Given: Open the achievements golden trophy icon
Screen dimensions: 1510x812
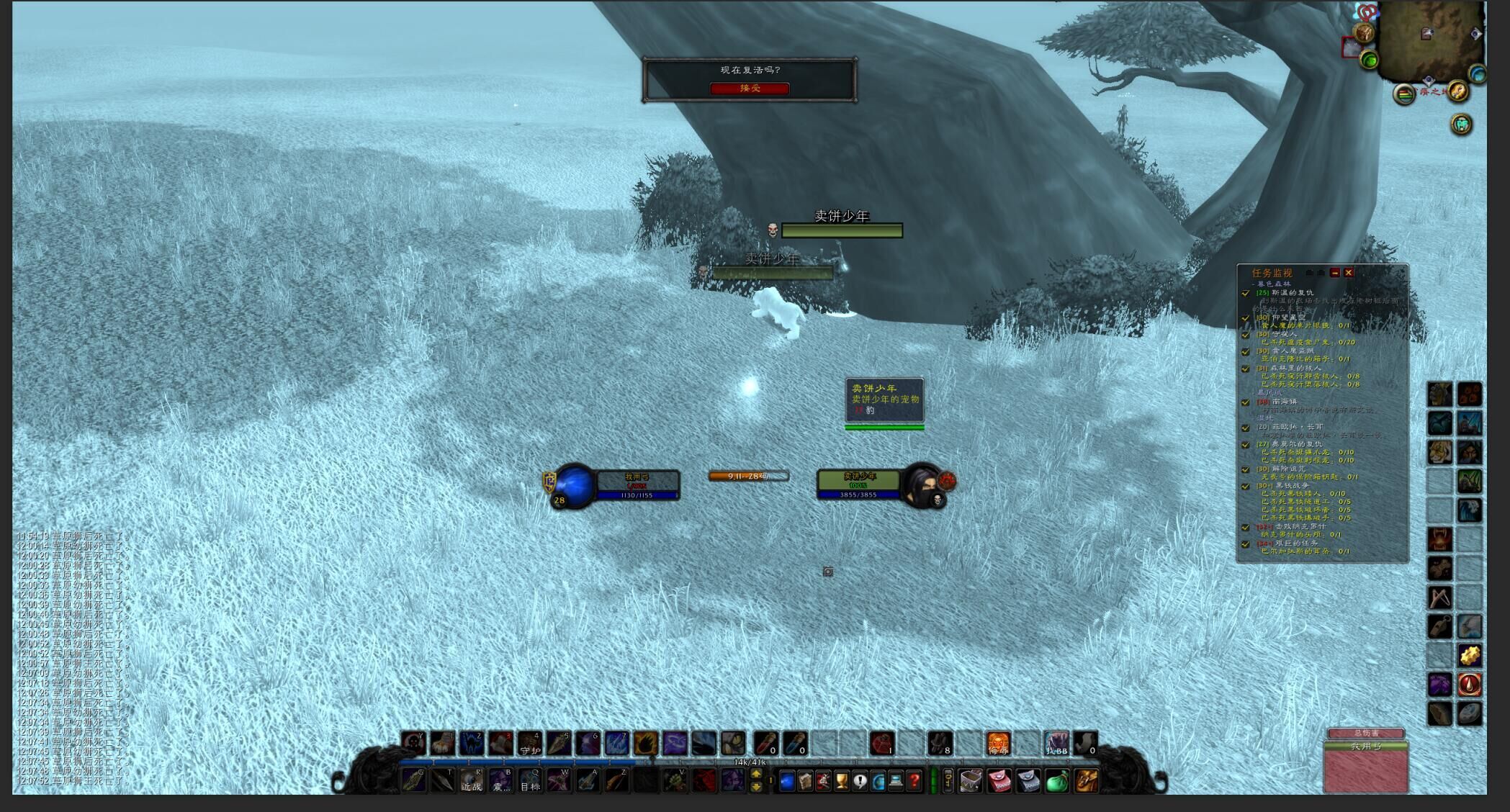Looking at the screenshot, I should [x=842, y=780].
